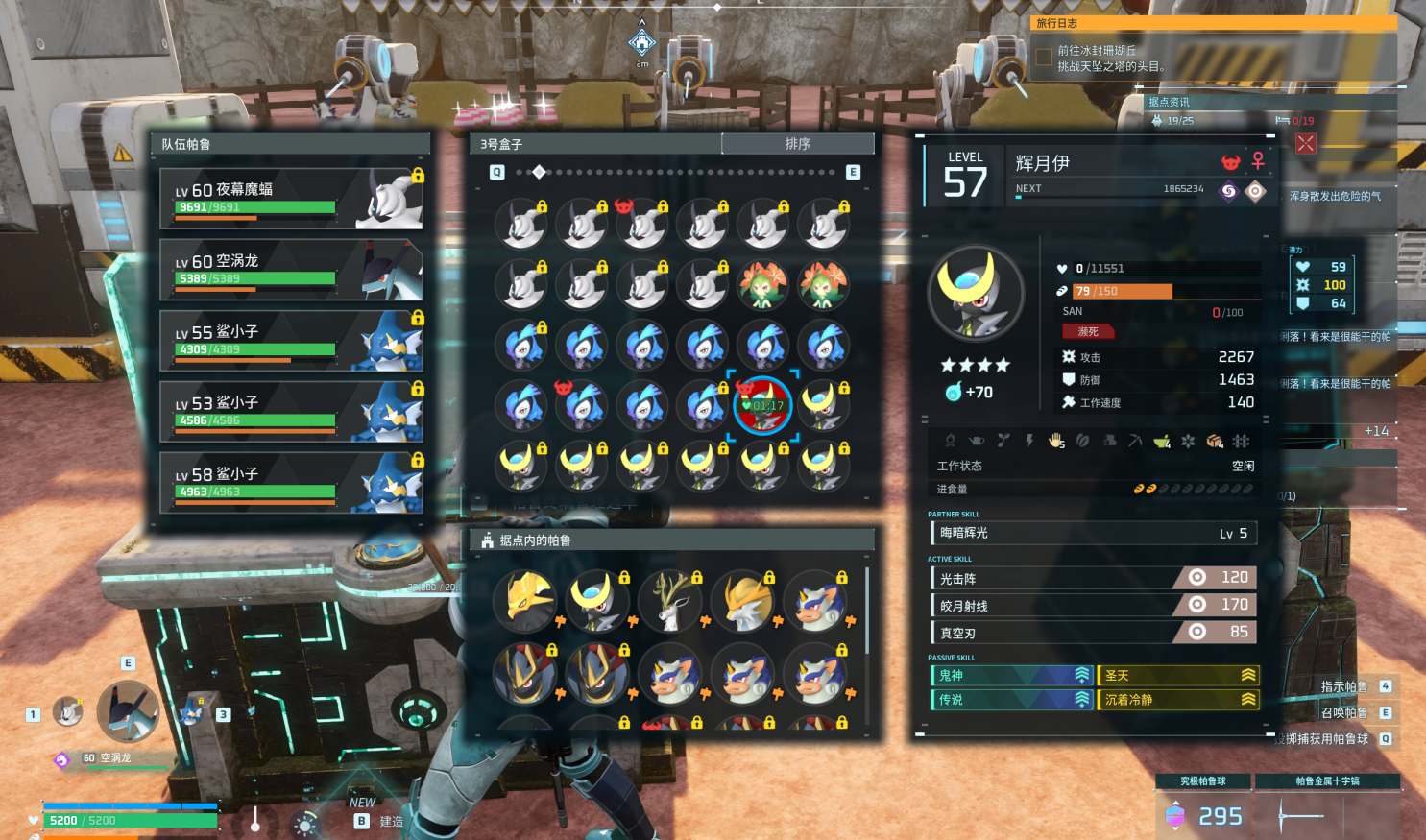Close the red X panel button

[1306, 144]
